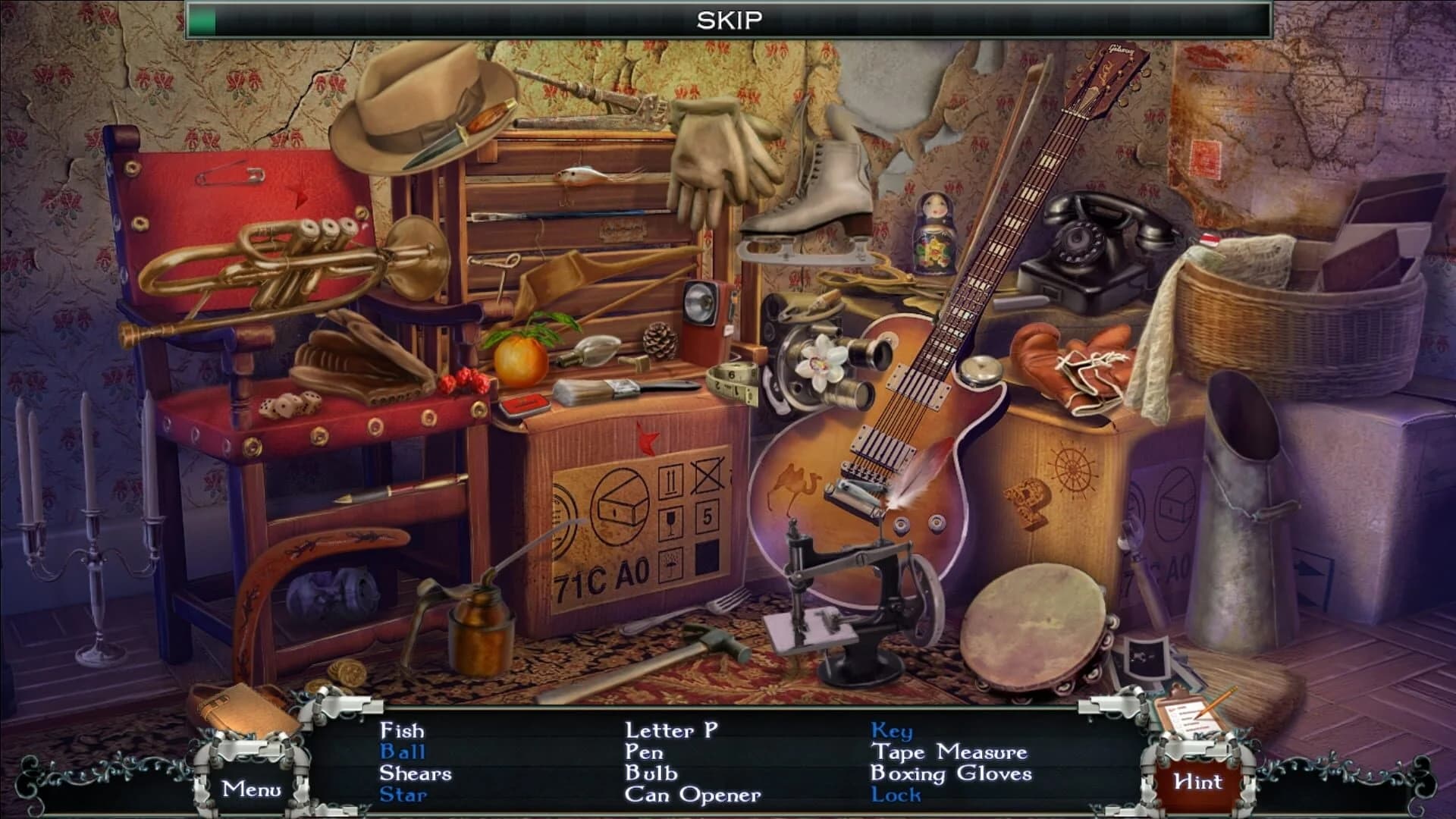Click the green progress bar

coord(202,17)
